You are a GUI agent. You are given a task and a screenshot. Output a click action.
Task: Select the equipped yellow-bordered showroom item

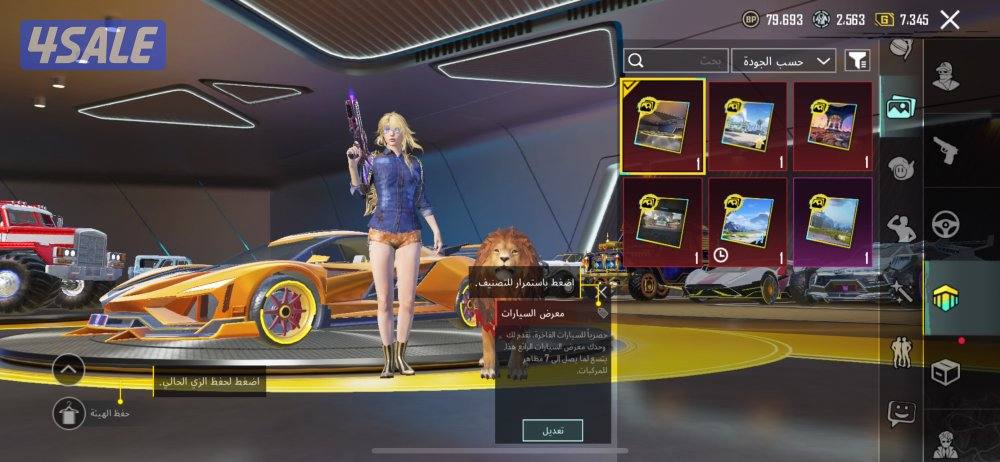[662, 125]
